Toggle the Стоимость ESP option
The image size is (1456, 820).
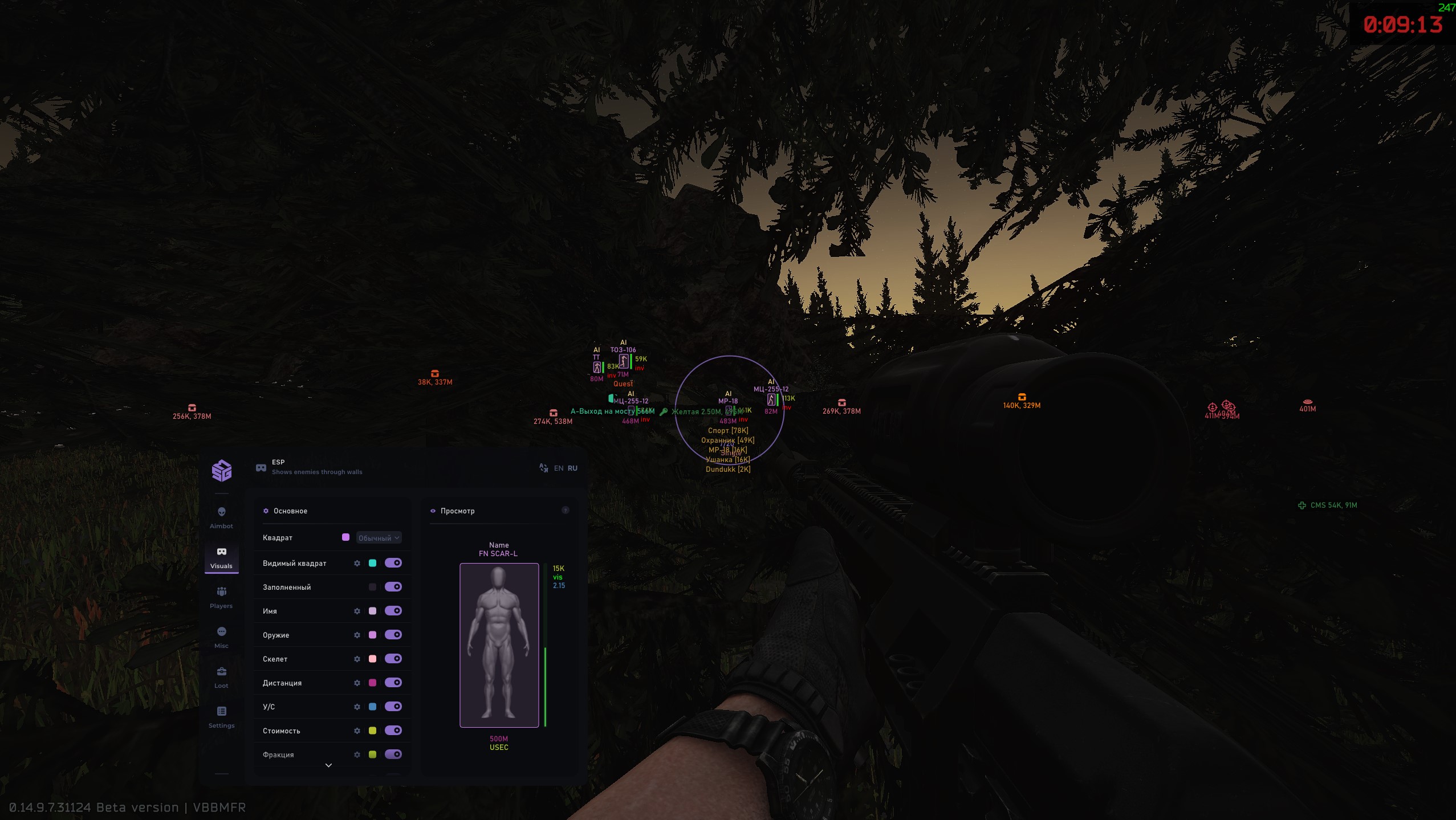393,730
